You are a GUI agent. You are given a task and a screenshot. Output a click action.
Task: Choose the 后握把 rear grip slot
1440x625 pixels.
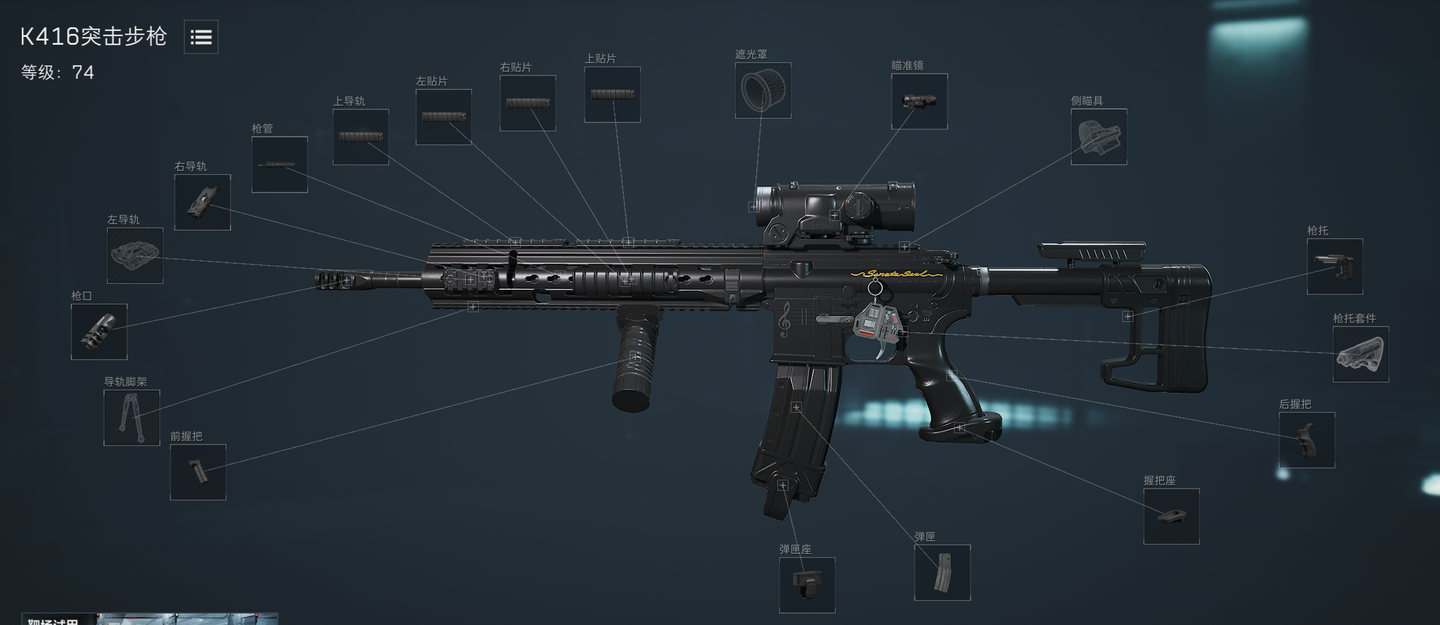(x=1306, y=440)
